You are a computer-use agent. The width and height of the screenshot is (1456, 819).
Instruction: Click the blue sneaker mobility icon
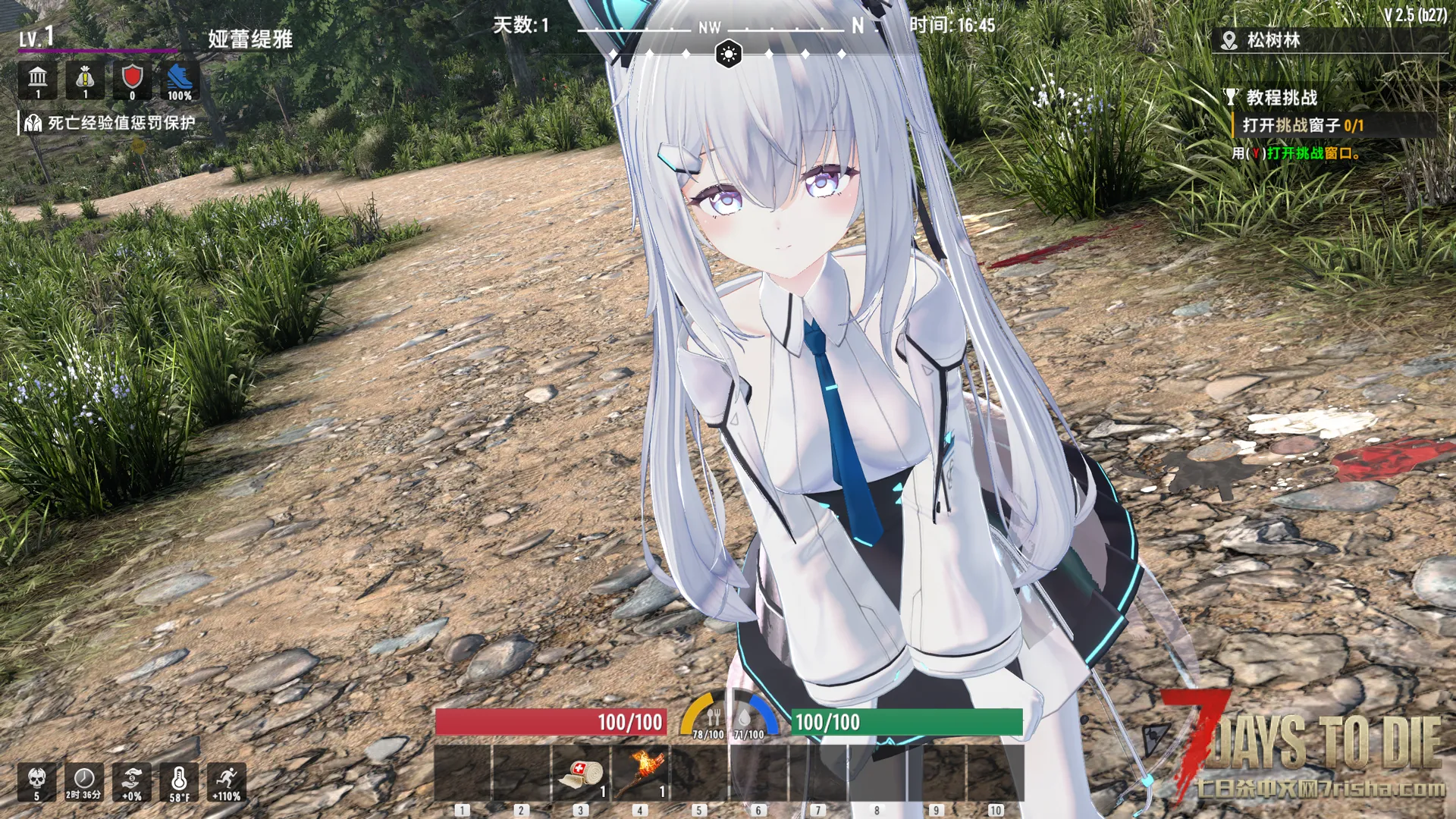coord(180,80)
